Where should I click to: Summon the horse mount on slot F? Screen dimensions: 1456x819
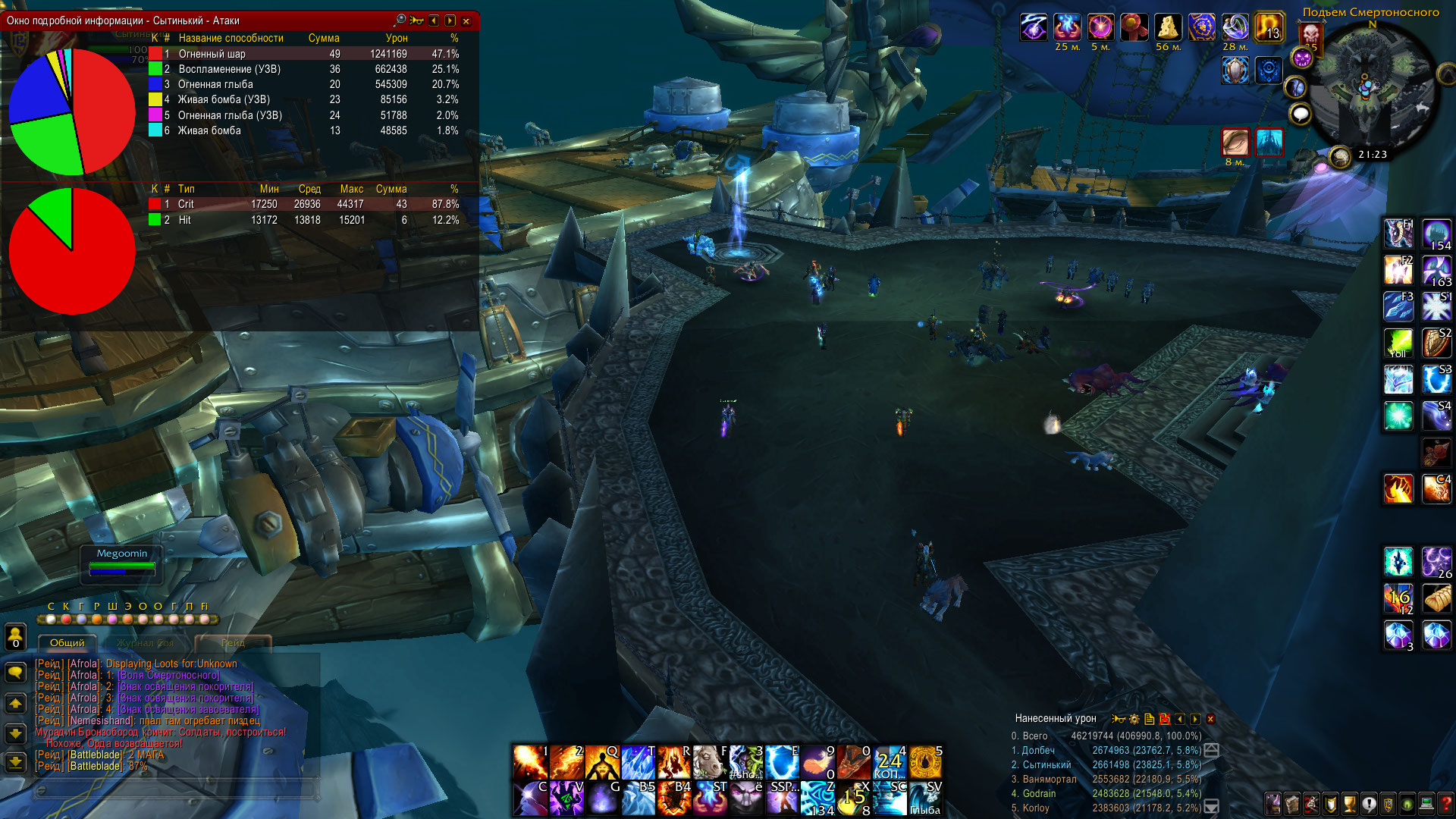point(710,761)
